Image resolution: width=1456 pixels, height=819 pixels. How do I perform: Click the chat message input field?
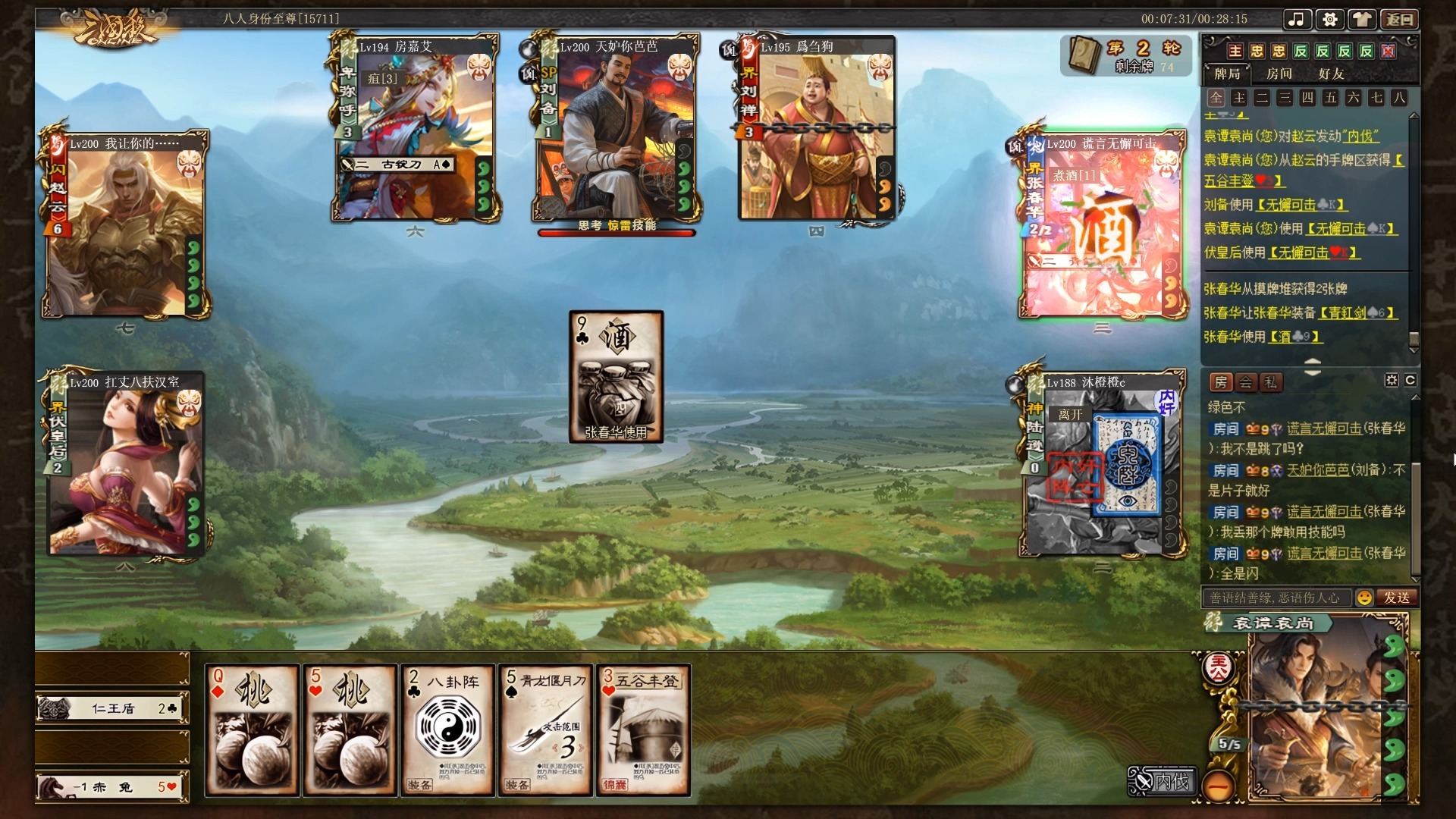click(1276, 598)
